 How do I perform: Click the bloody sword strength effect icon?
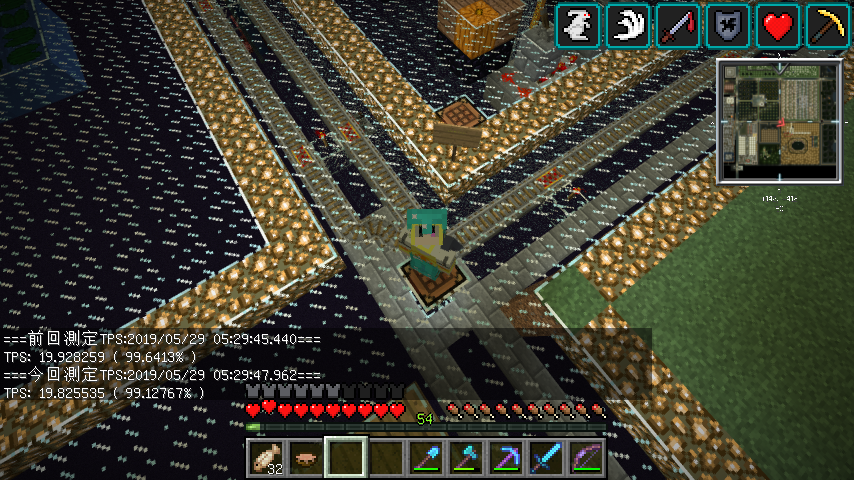[x=678, y=26]
